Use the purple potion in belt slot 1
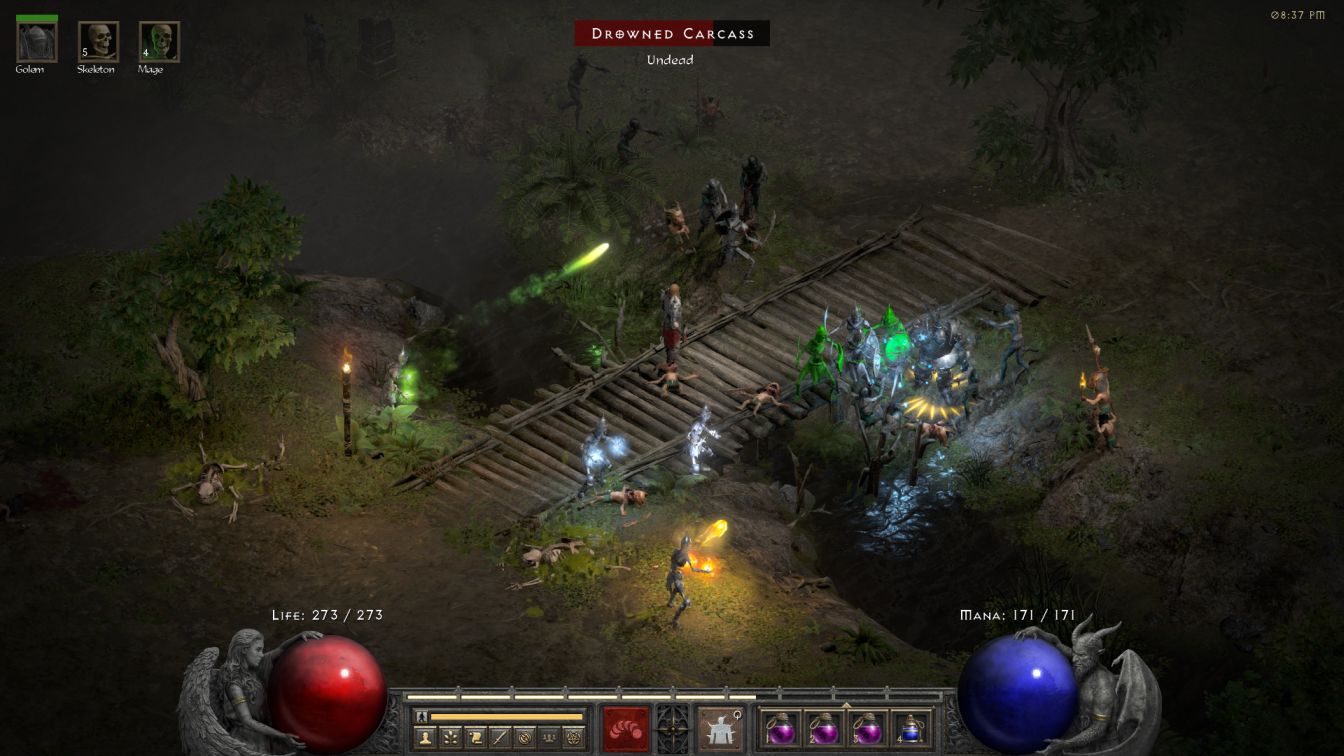This screenshot has height=756, width=1344. [x=780, y=729]
